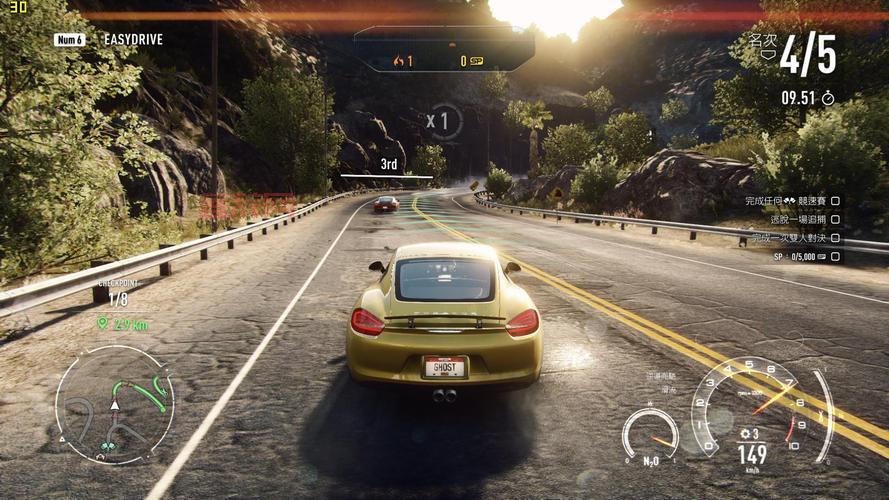Select the 完成任何競速賽 objective
This screenshot has width=889, height=500.
pyautogui.click(x=782, y=201)
